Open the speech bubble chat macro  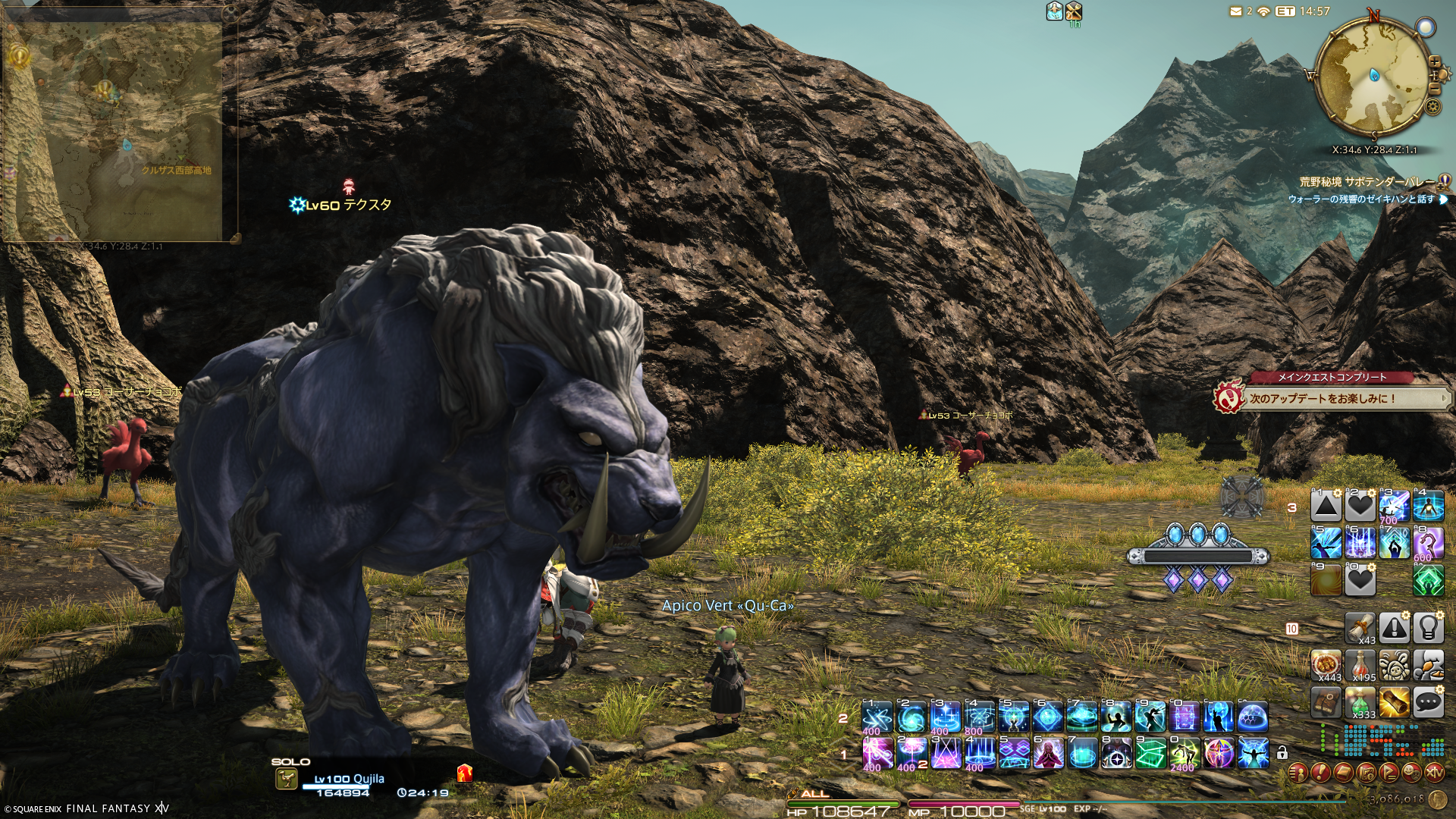point(1428,703)
